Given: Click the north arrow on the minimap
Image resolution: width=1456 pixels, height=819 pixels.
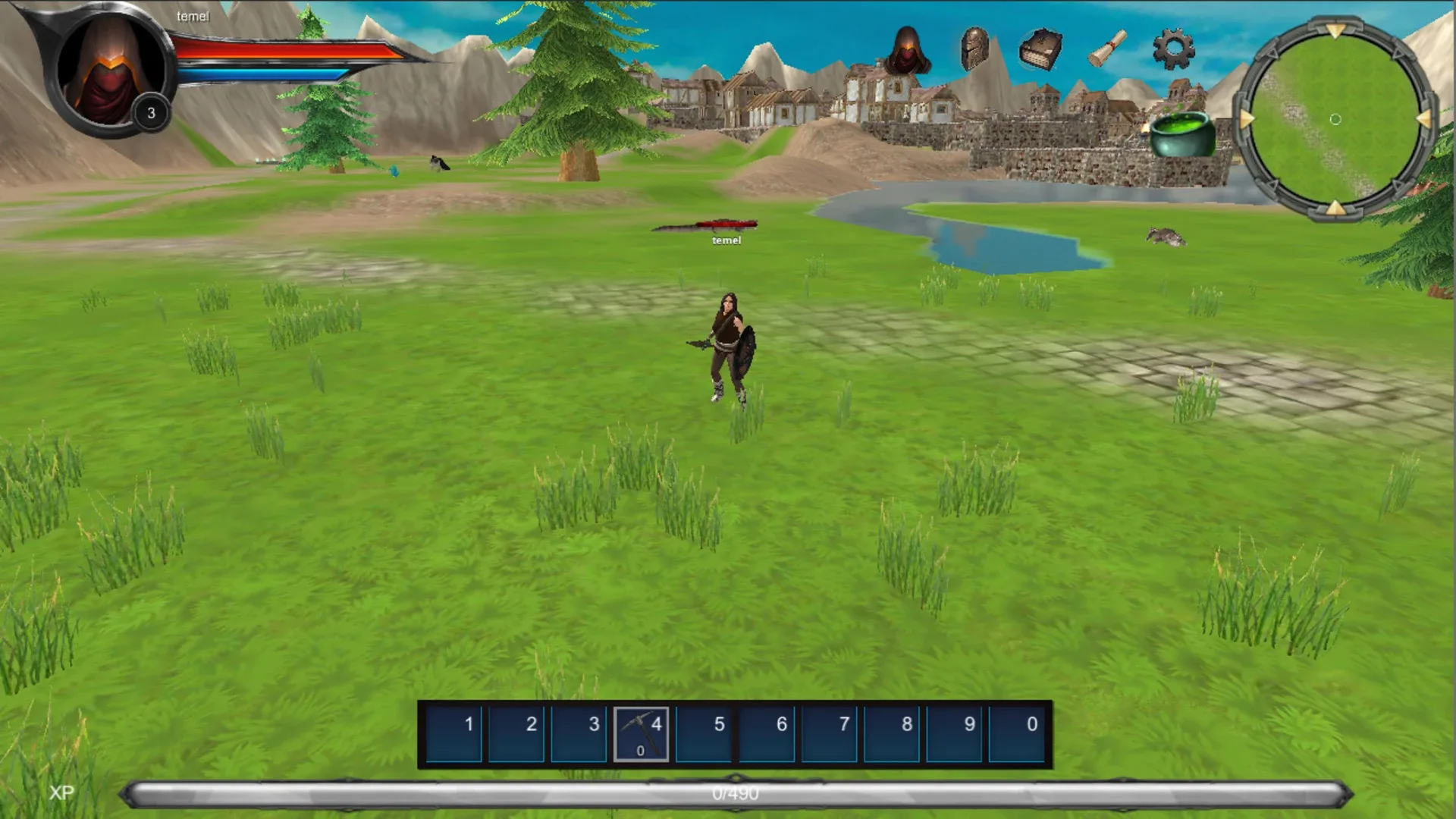Looking at the screenshot, I should coord(1335,30).
